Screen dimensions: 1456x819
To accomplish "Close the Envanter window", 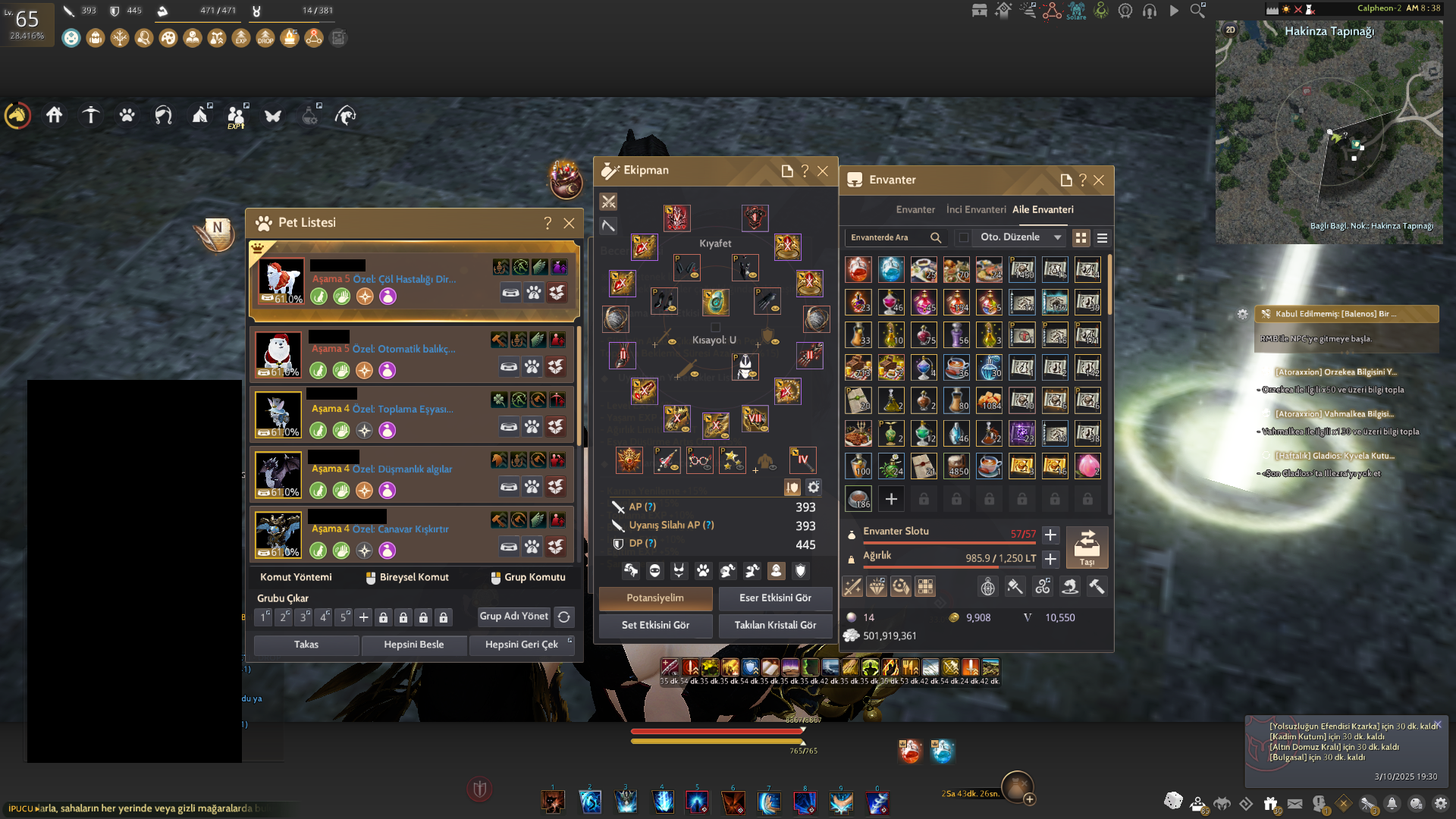I will (x=1099, y=180).
